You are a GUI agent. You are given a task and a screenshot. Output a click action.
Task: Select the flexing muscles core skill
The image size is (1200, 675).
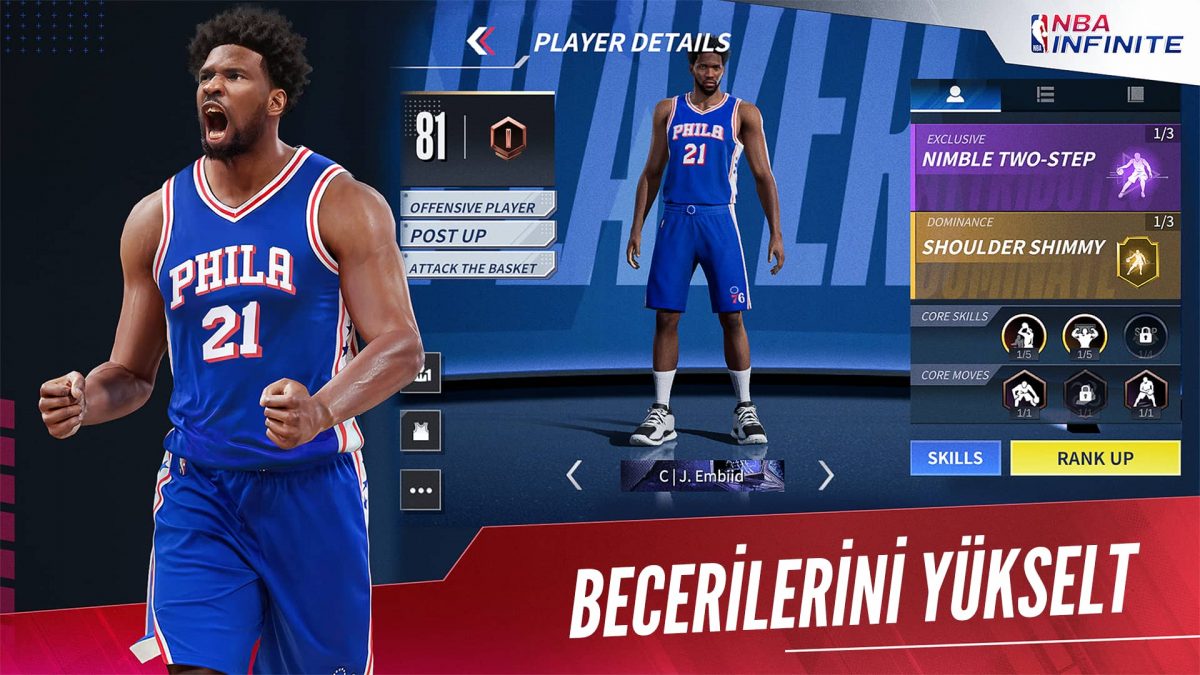1084,336
